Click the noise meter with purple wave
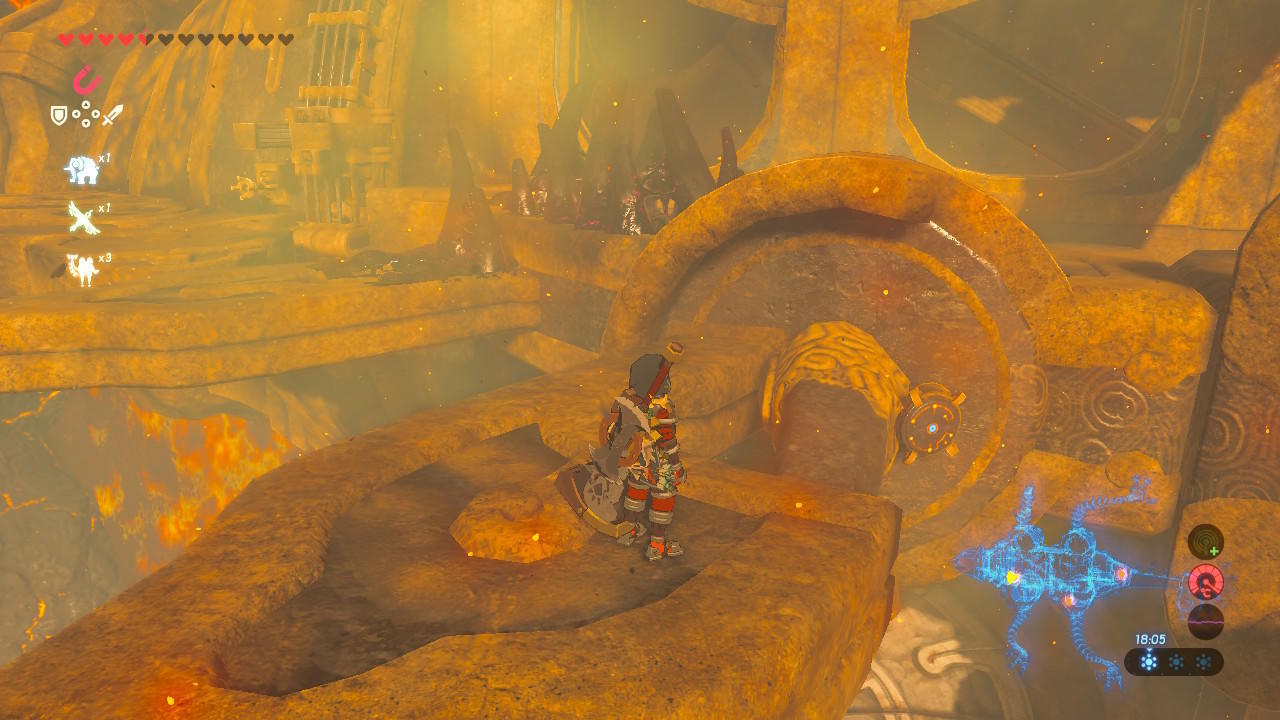Image resolution: width=1280 pixels, height=720 pixels. coord(1206,621)
